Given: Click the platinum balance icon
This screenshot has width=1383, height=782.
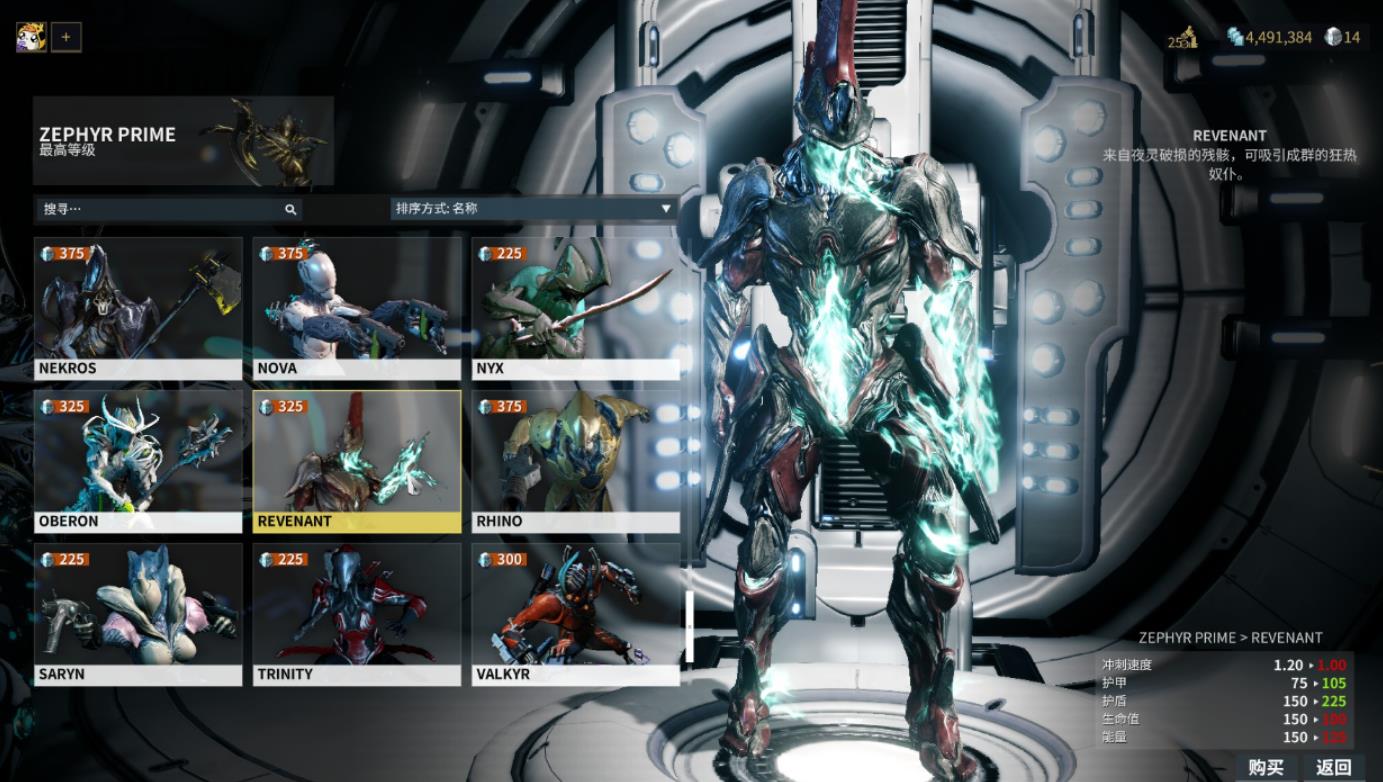Looking at the screenshot, I should [1333, 37].
